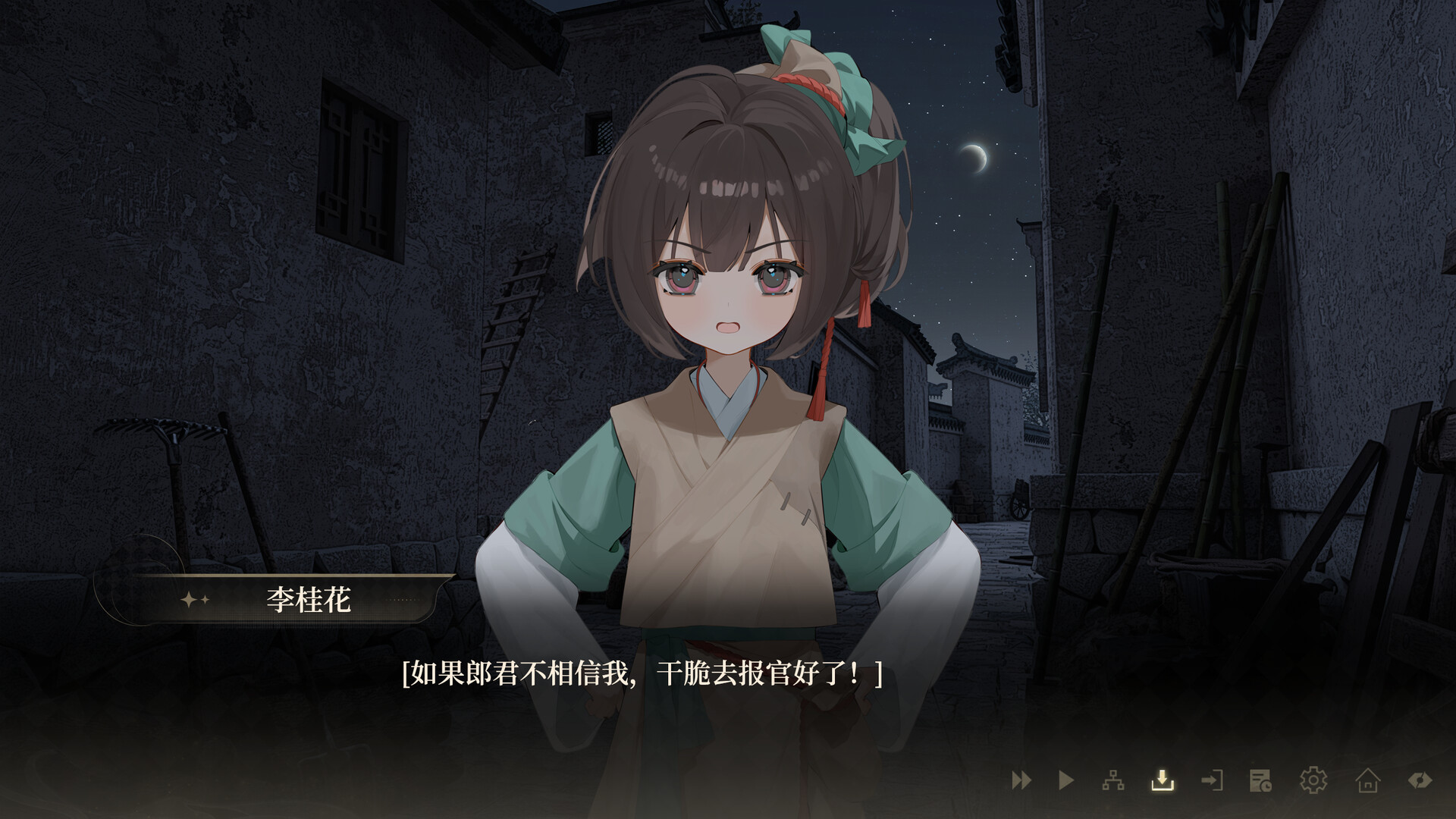Click the highlighted save button
Viewport: 1456px width, 819px height.
(1163, 781)
